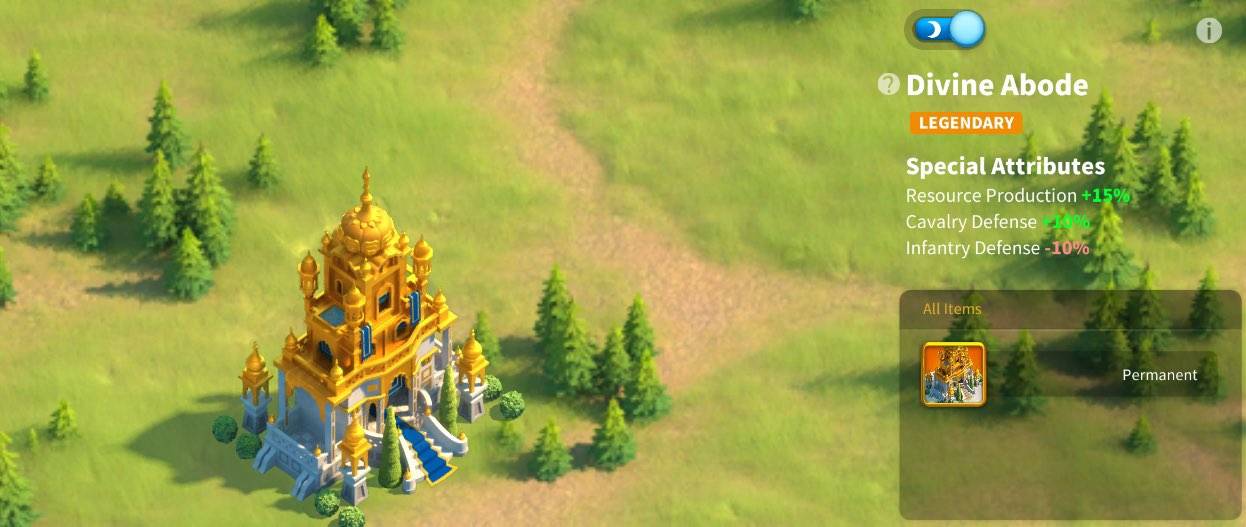The height and width of the screenshot is (527, 1246).
Task: Show help for Divine Abode
Action: click(x=888, y=85)
